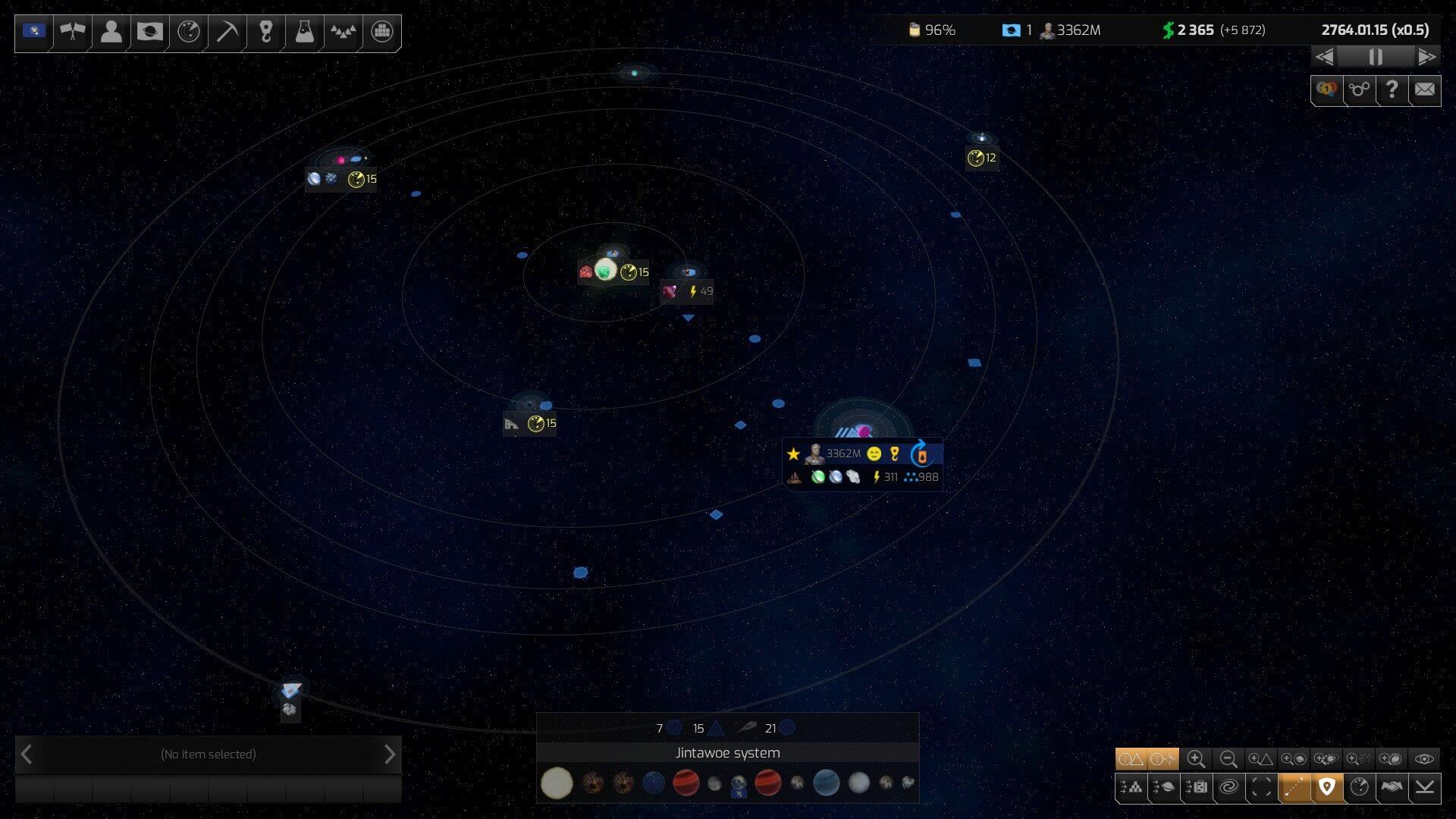Zoom in with the plus magnifier
1456x819 pixels.
click(1196, 759)
